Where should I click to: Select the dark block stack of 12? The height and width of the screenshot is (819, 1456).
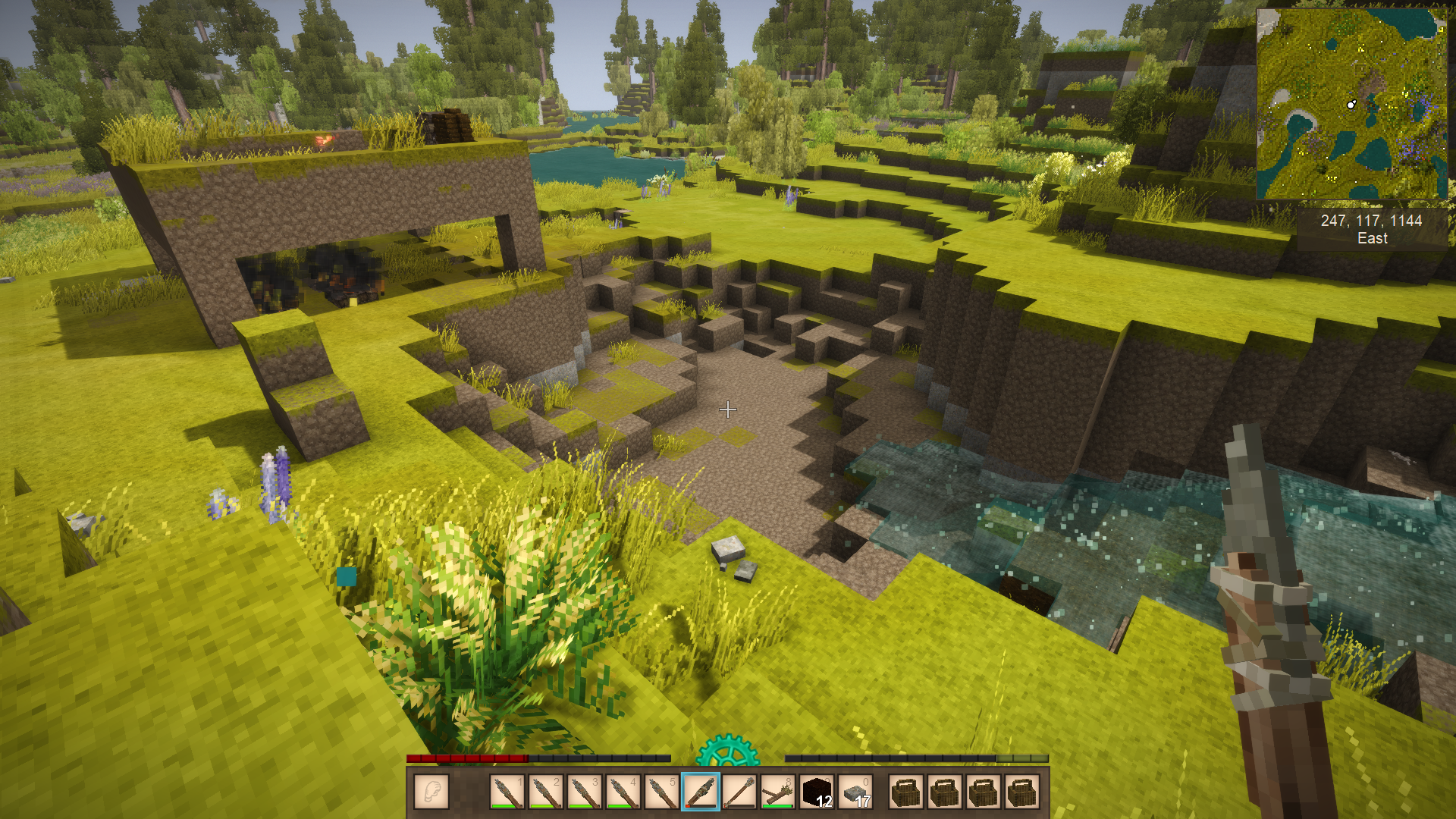817,792
